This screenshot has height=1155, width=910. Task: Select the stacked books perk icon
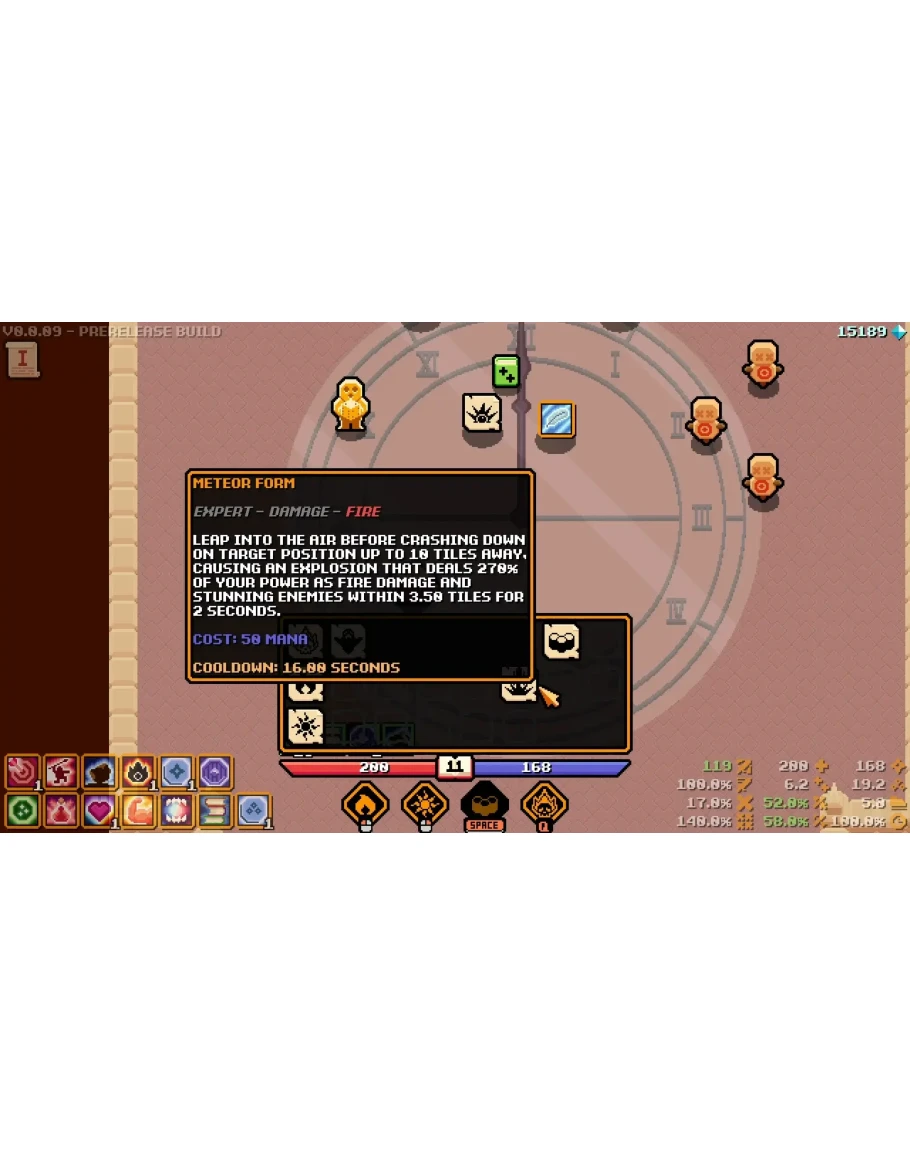[215, 810]
